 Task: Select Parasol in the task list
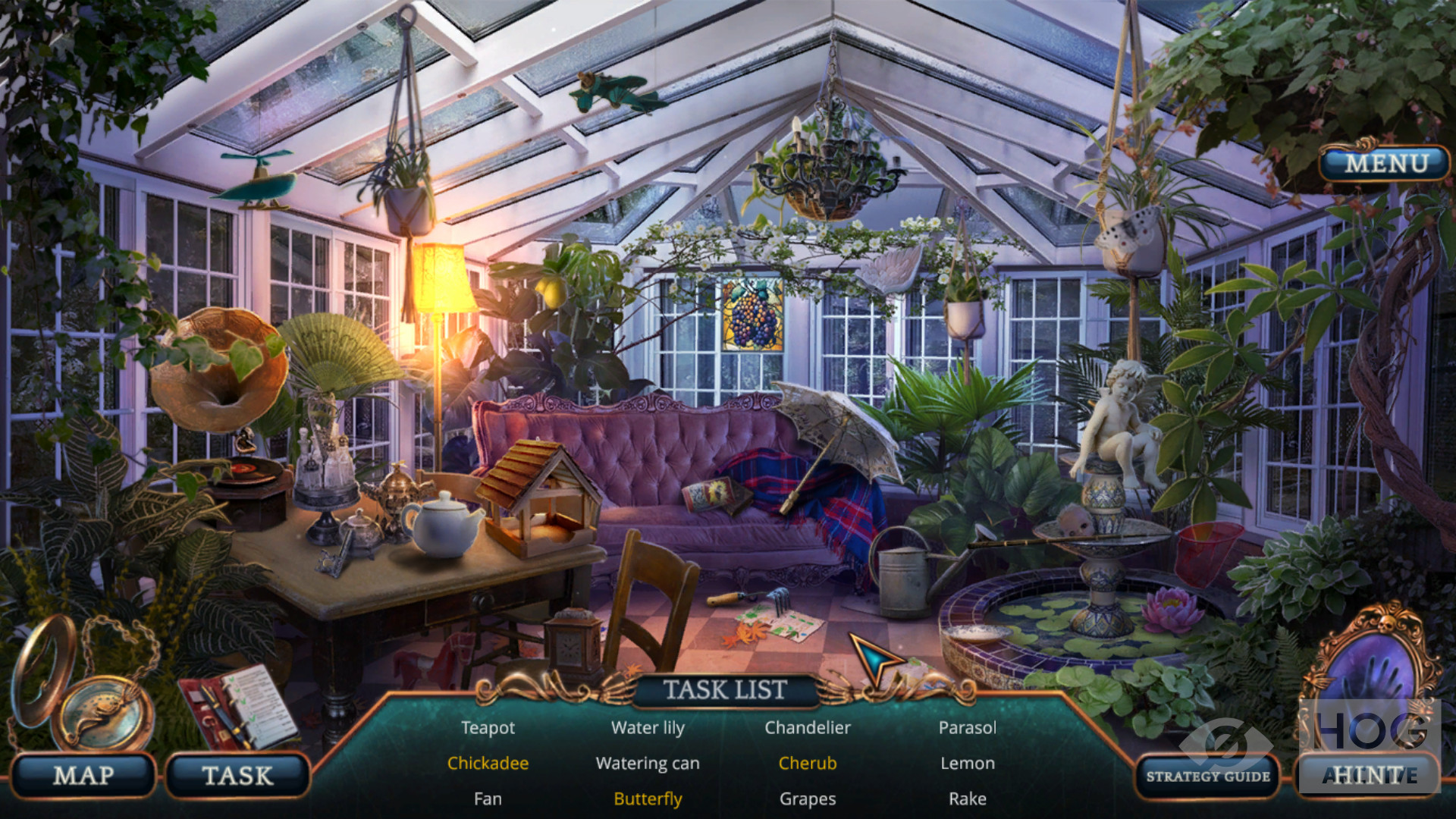[968, 728]
